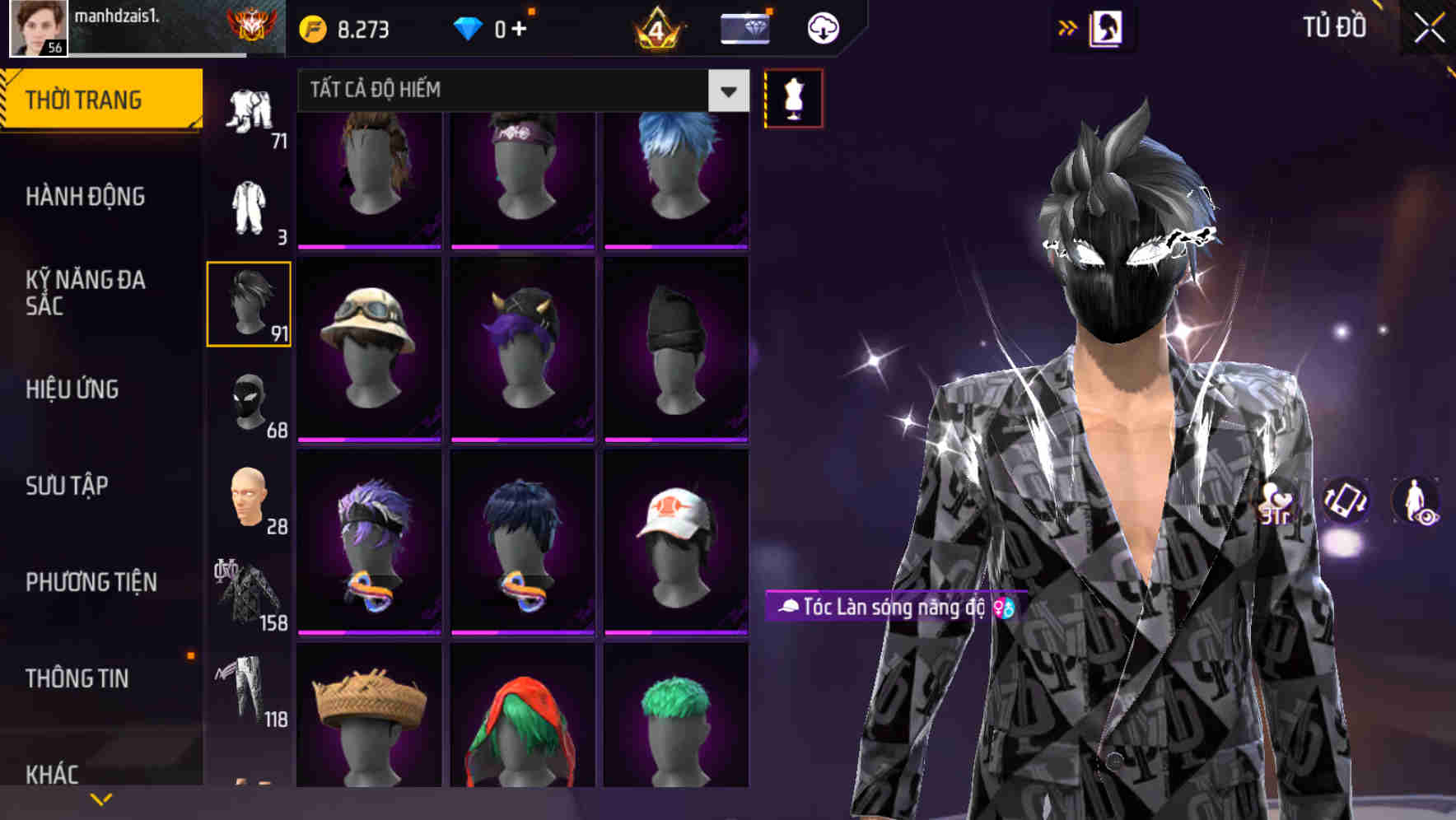The image size is (1456, 820).
Task: Select the mannequin preview icon beside the filter
Action: [793, 98]
